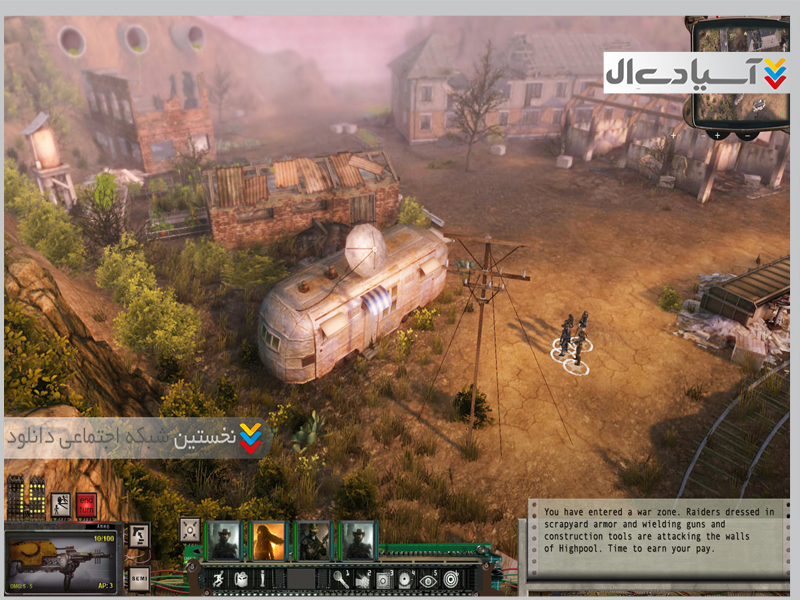Zoom in the minimap with plus button
800x600 pixels.
coord(716,133)
